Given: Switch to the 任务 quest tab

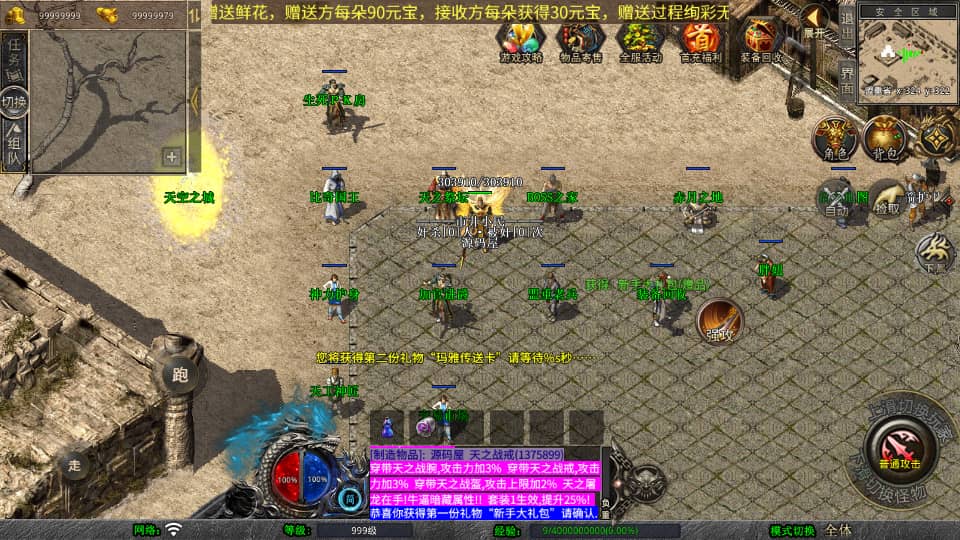Looking at the screenshot, I should coord(14,56).
